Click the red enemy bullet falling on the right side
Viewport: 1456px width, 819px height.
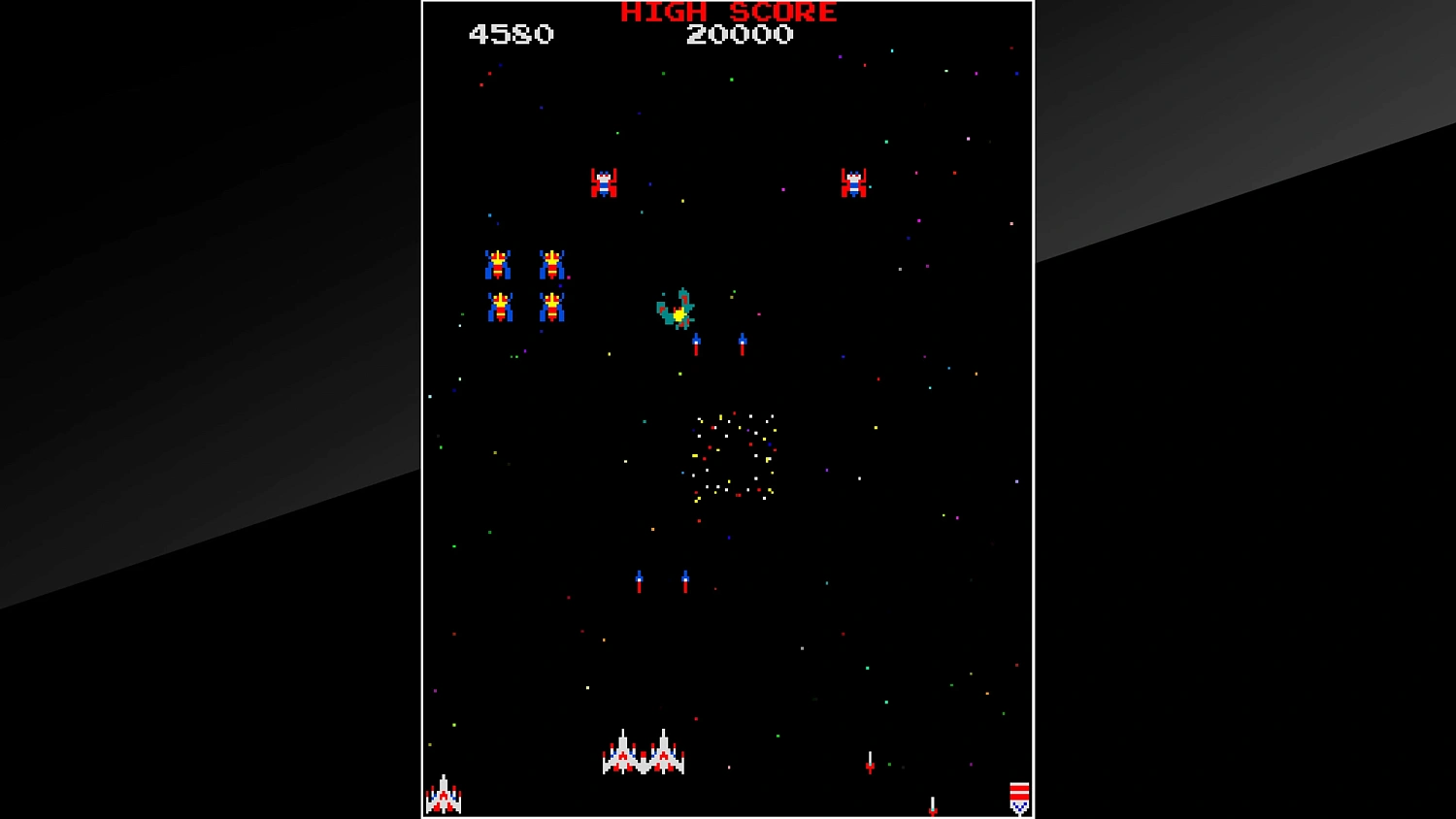[869, 761]
